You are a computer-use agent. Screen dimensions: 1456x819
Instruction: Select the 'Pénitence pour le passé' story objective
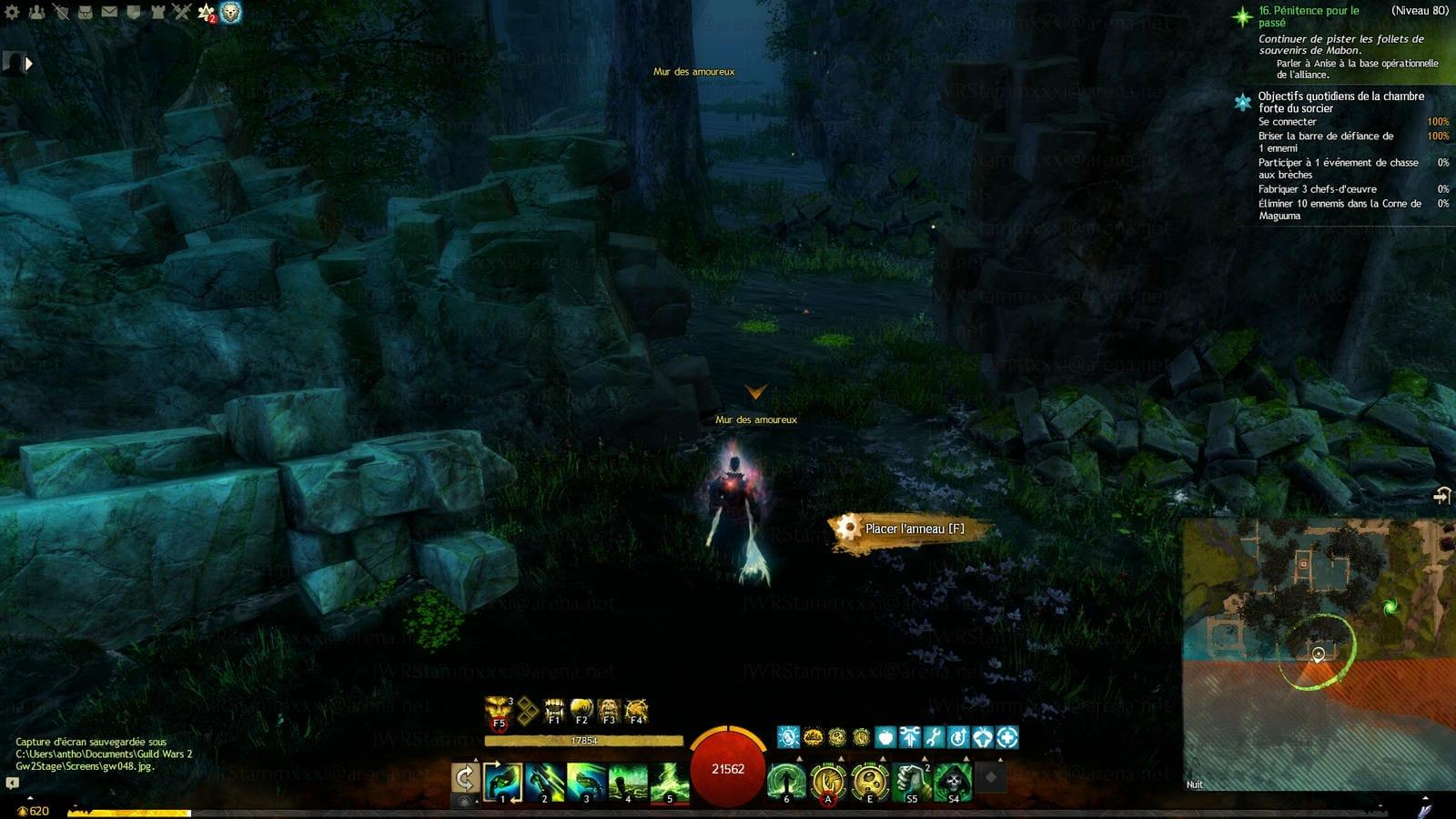1309,16
